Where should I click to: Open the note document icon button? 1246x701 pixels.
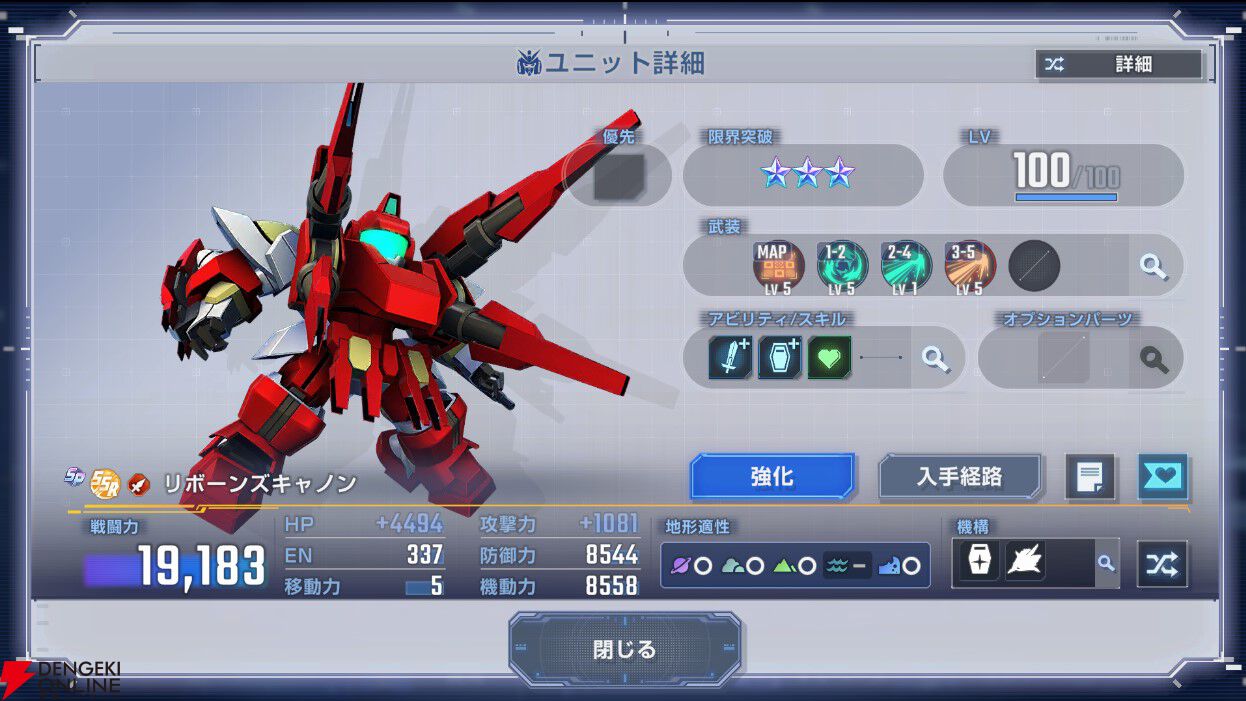pyautogui.click(x=1089, y=477)
